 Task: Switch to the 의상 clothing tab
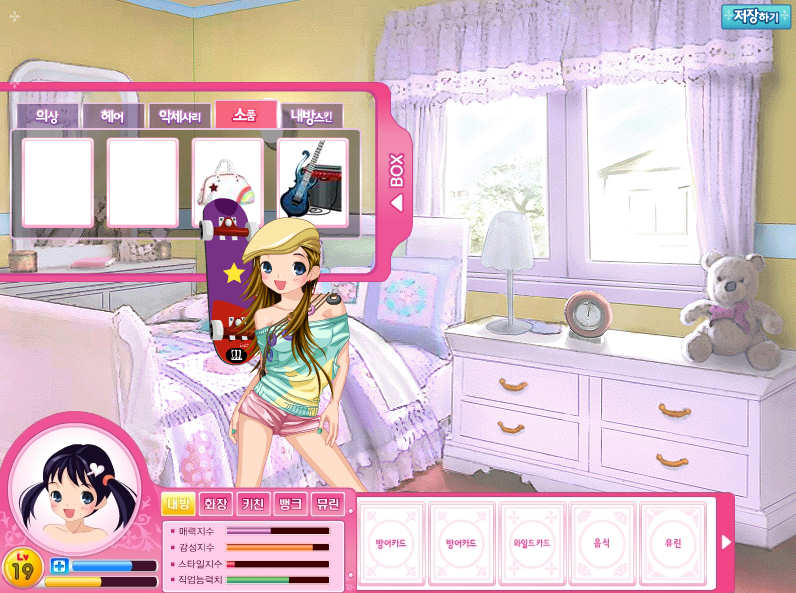point(48,116)
